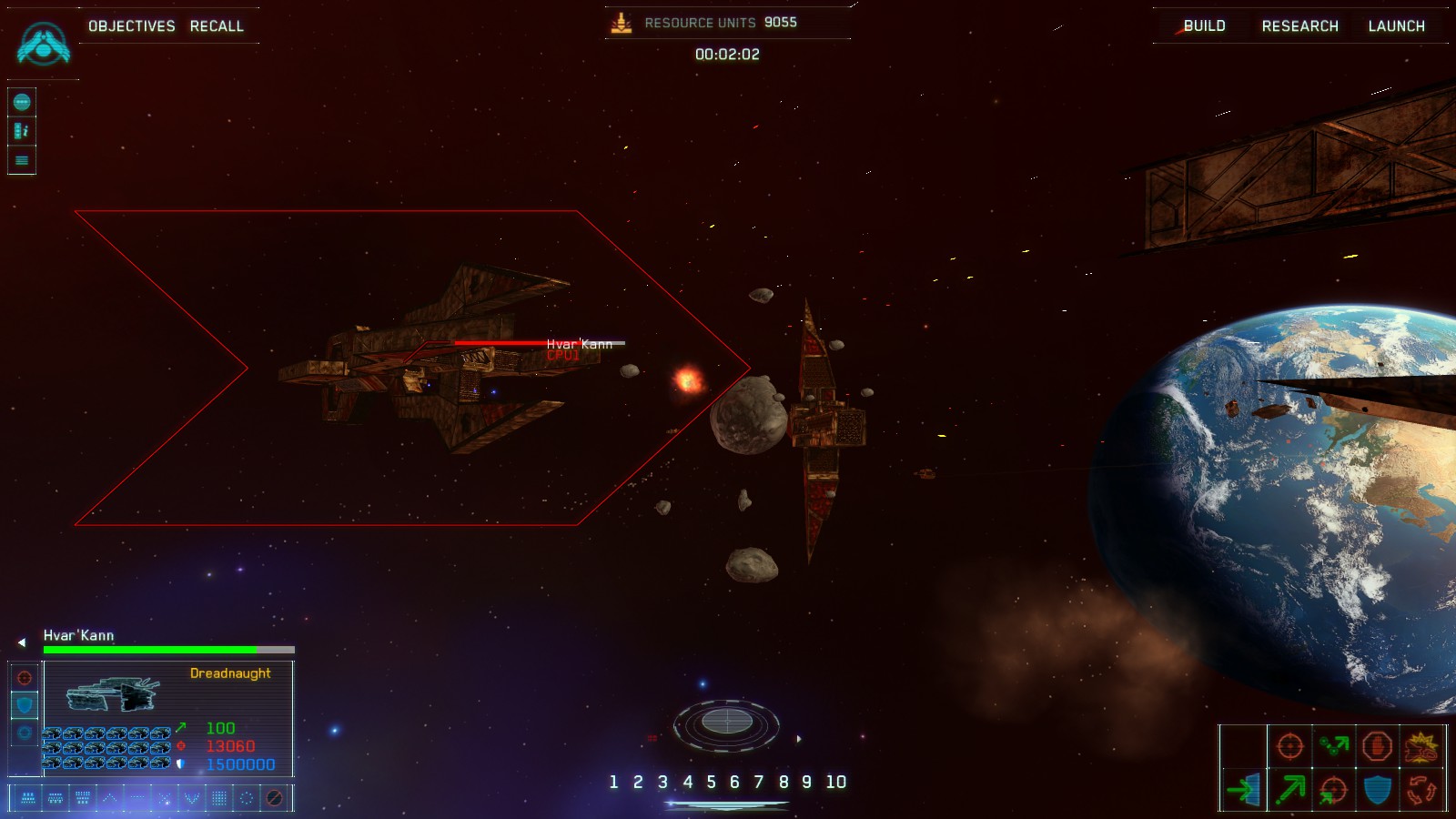Set the blue shield defensive stance
1456x819 pixels.
(x=25, y=704)
